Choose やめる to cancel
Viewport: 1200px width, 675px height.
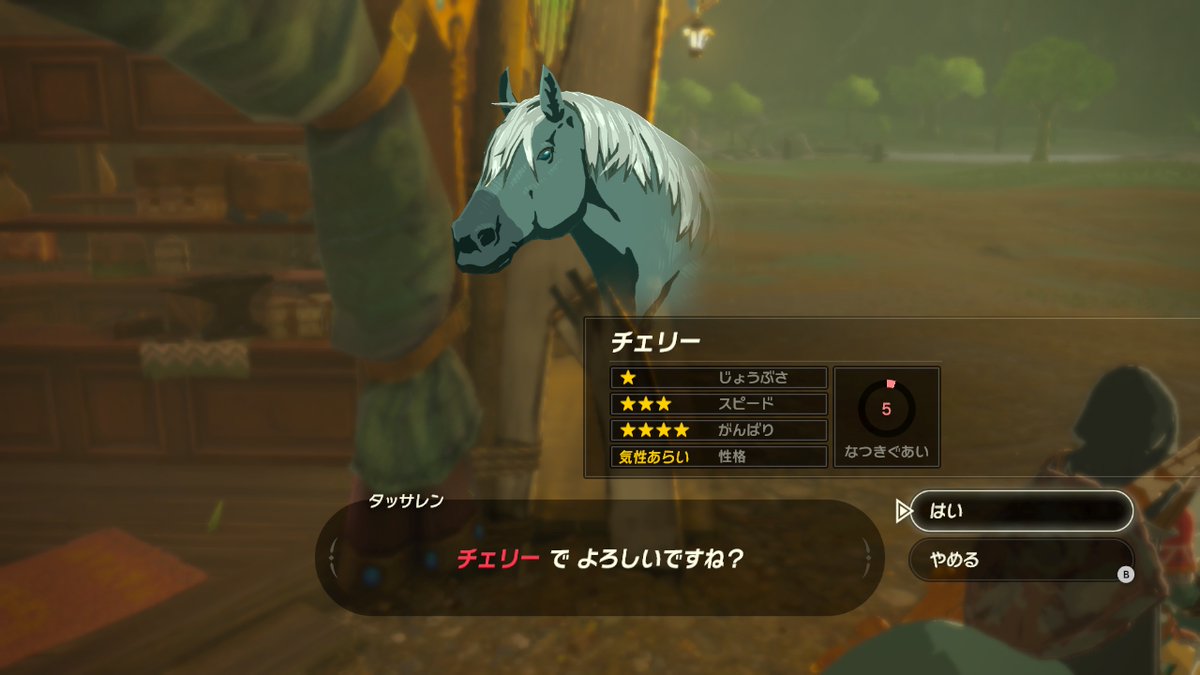click(x=1020, y=559)
